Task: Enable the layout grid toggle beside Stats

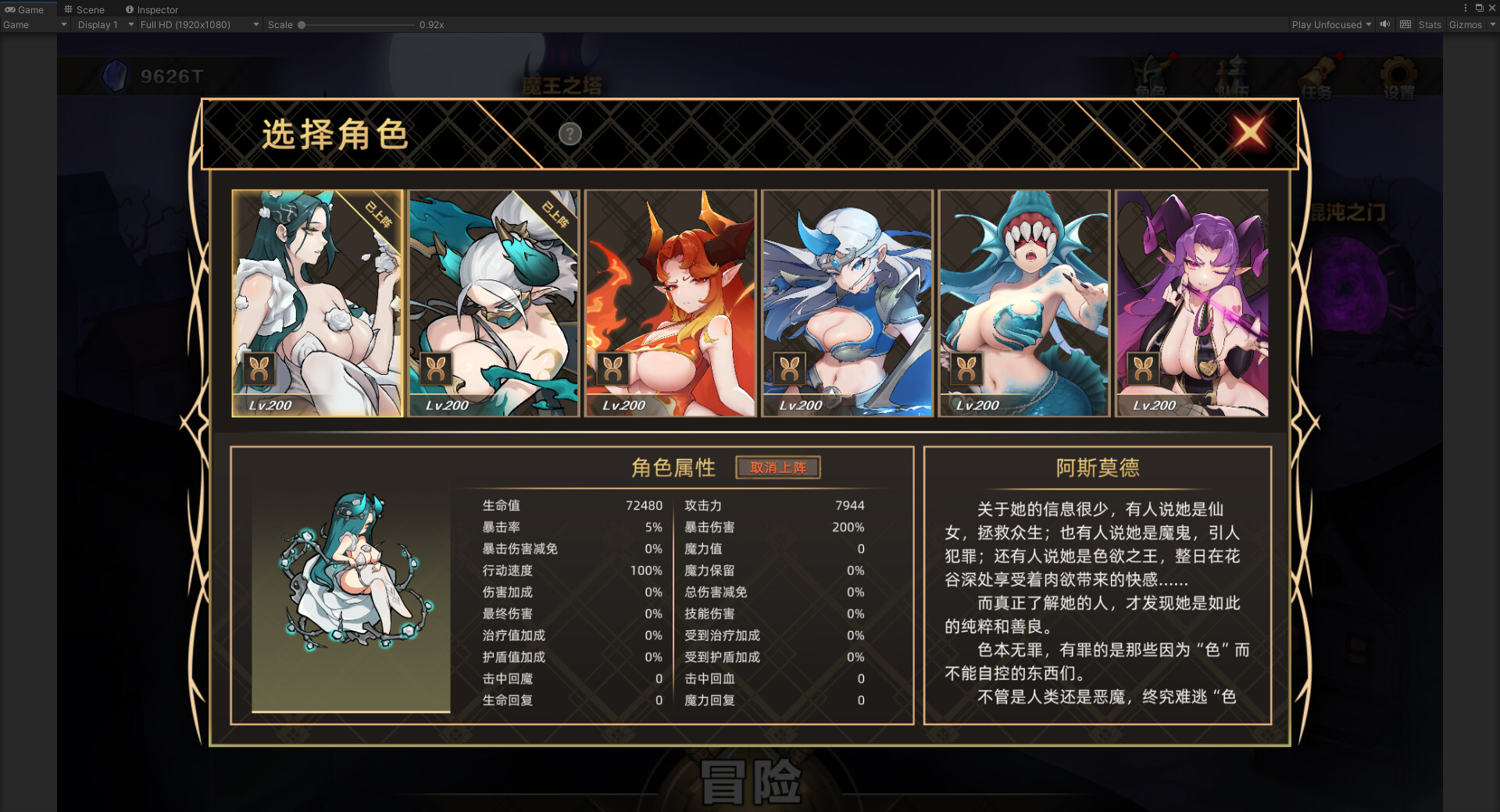Action: tap(1405, 24)
